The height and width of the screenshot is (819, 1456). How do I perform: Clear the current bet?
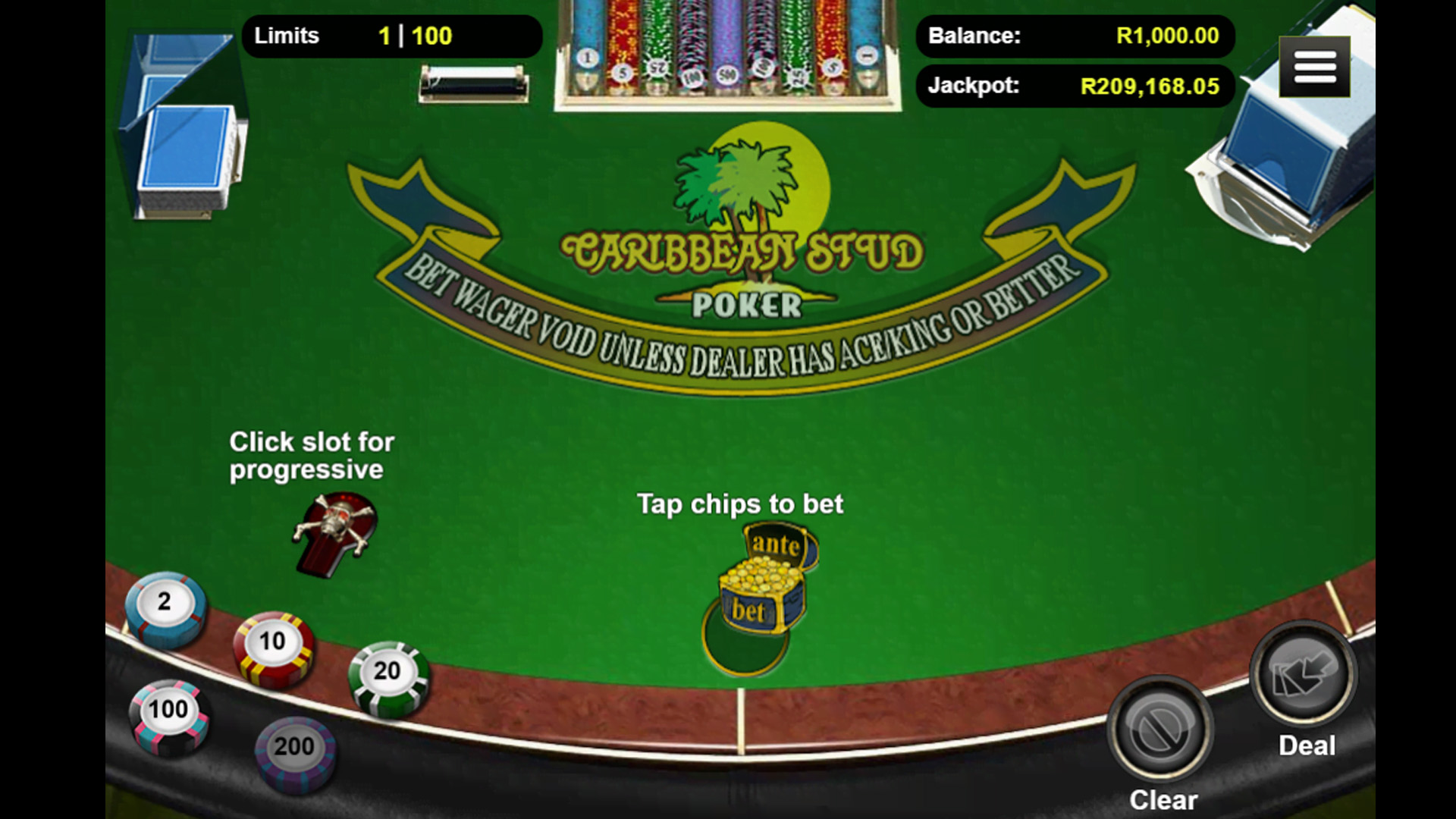(1160, 728)
